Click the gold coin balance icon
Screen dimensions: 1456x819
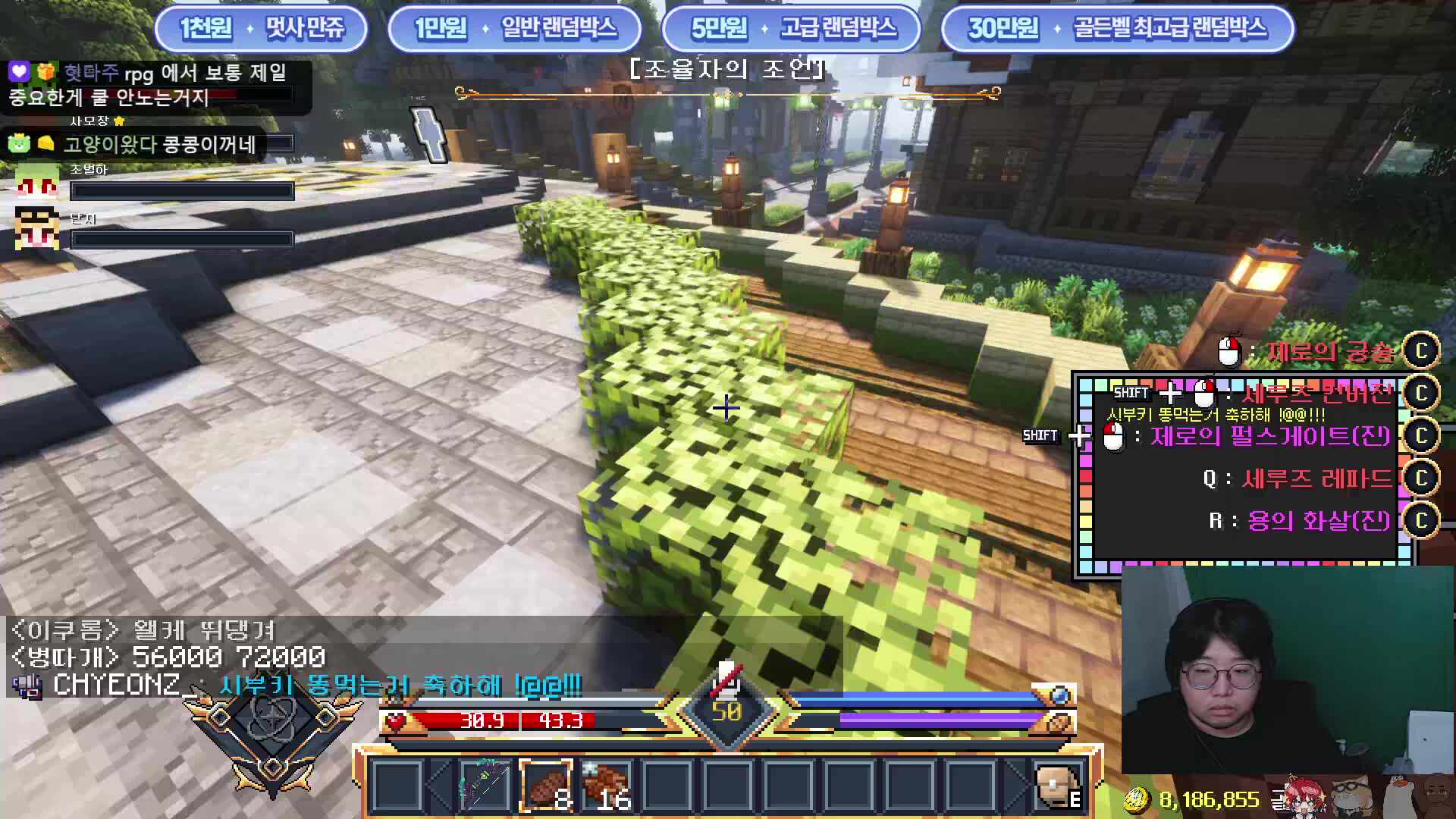tap(1135, 799)
